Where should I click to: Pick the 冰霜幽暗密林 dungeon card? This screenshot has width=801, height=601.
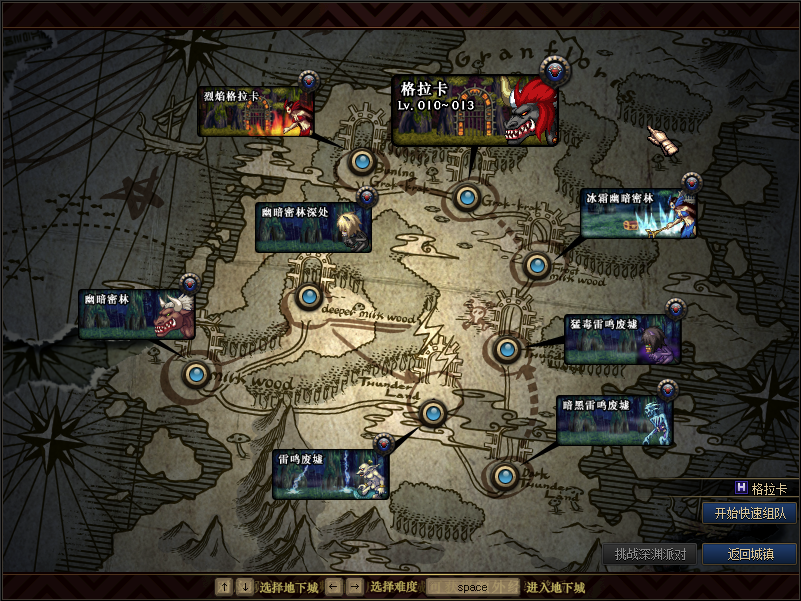[638, 214]
